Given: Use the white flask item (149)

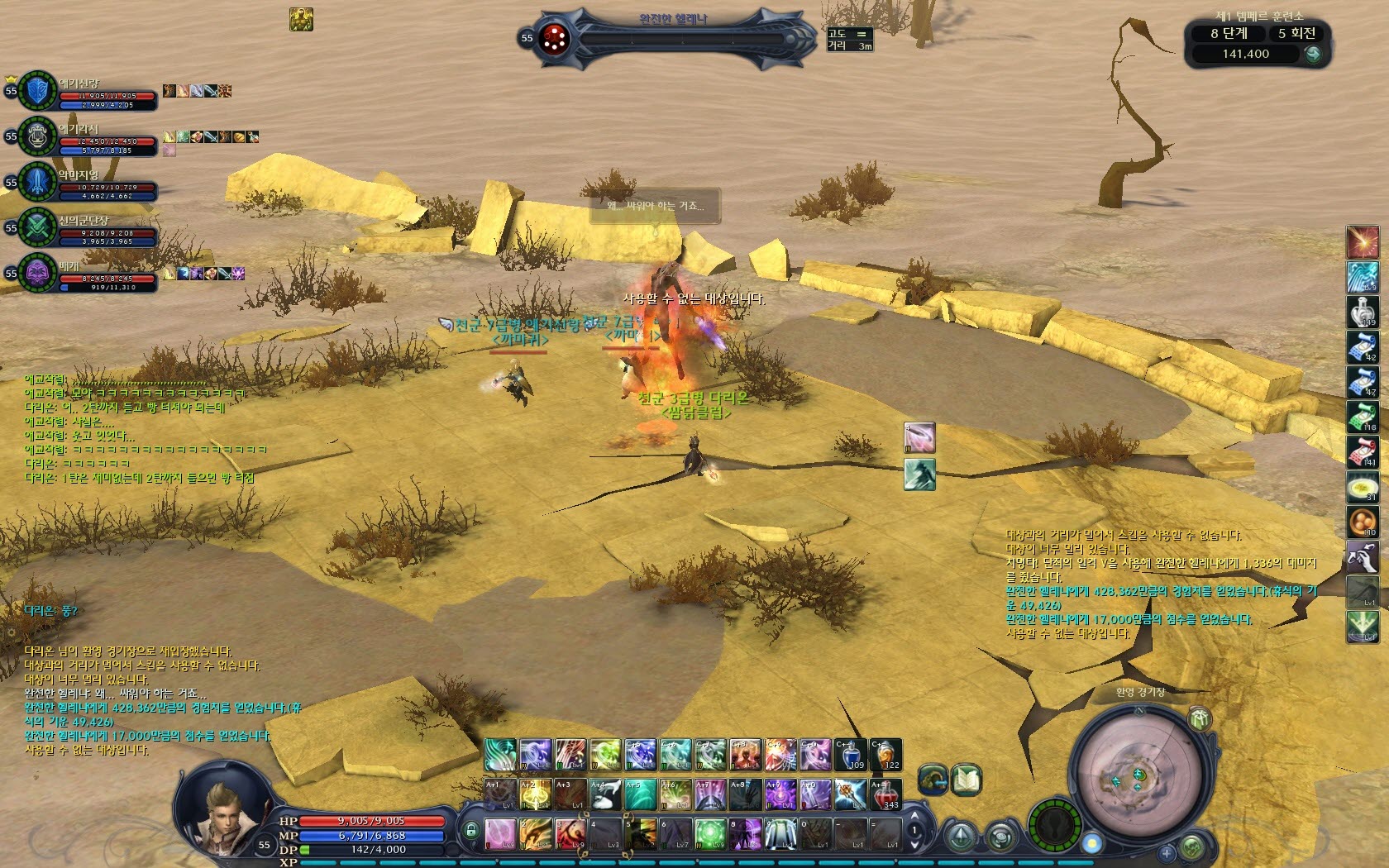Looking at the screenshot, I should (x=1362, y=312).
